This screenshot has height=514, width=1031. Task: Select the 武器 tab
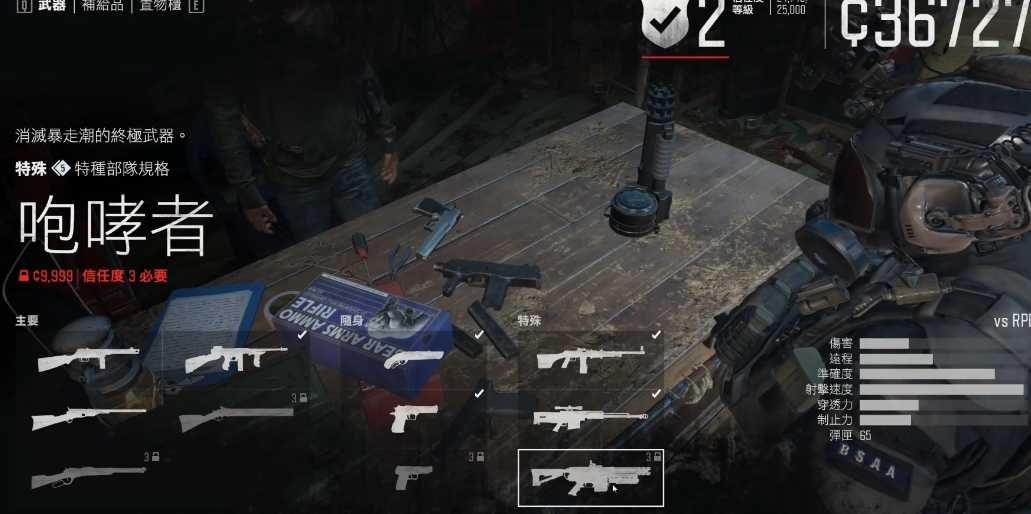tap(52, 6)
